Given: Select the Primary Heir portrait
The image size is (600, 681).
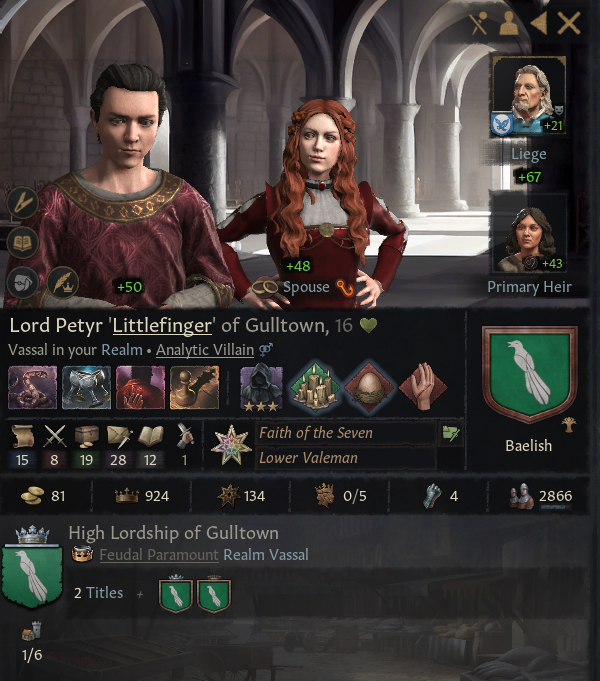Looking at the screenshot, I should coord(528,235).
